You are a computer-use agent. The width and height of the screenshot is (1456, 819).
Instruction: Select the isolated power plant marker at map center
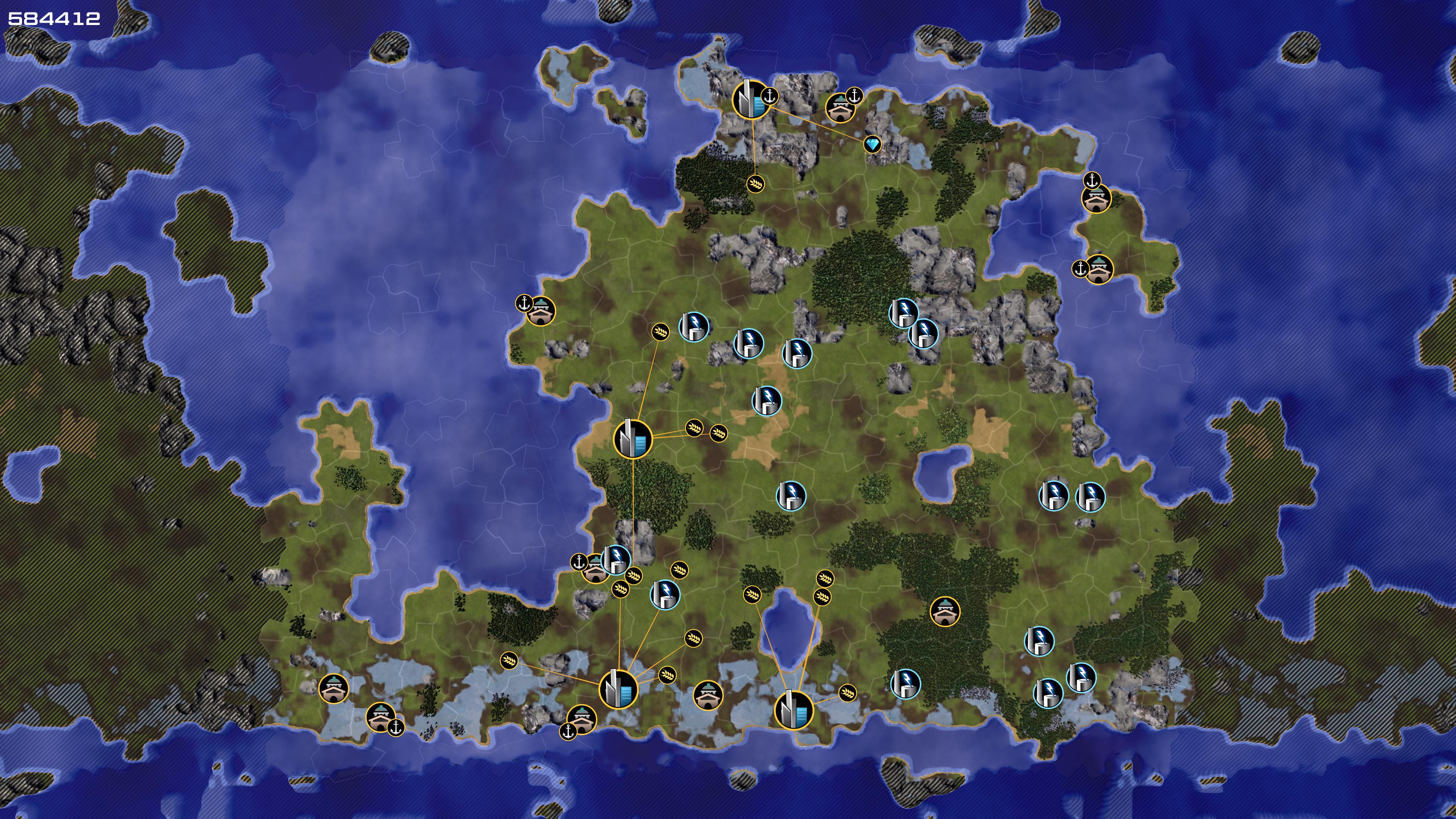click(791, 496)
